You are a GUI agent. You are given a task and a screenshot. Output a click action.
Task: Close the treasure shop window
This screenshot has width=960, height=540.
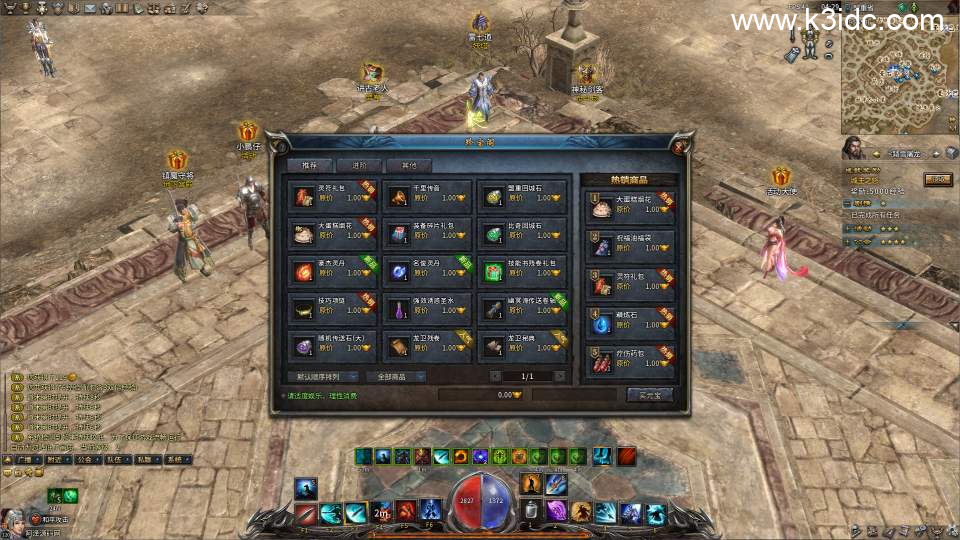point(679,146)
